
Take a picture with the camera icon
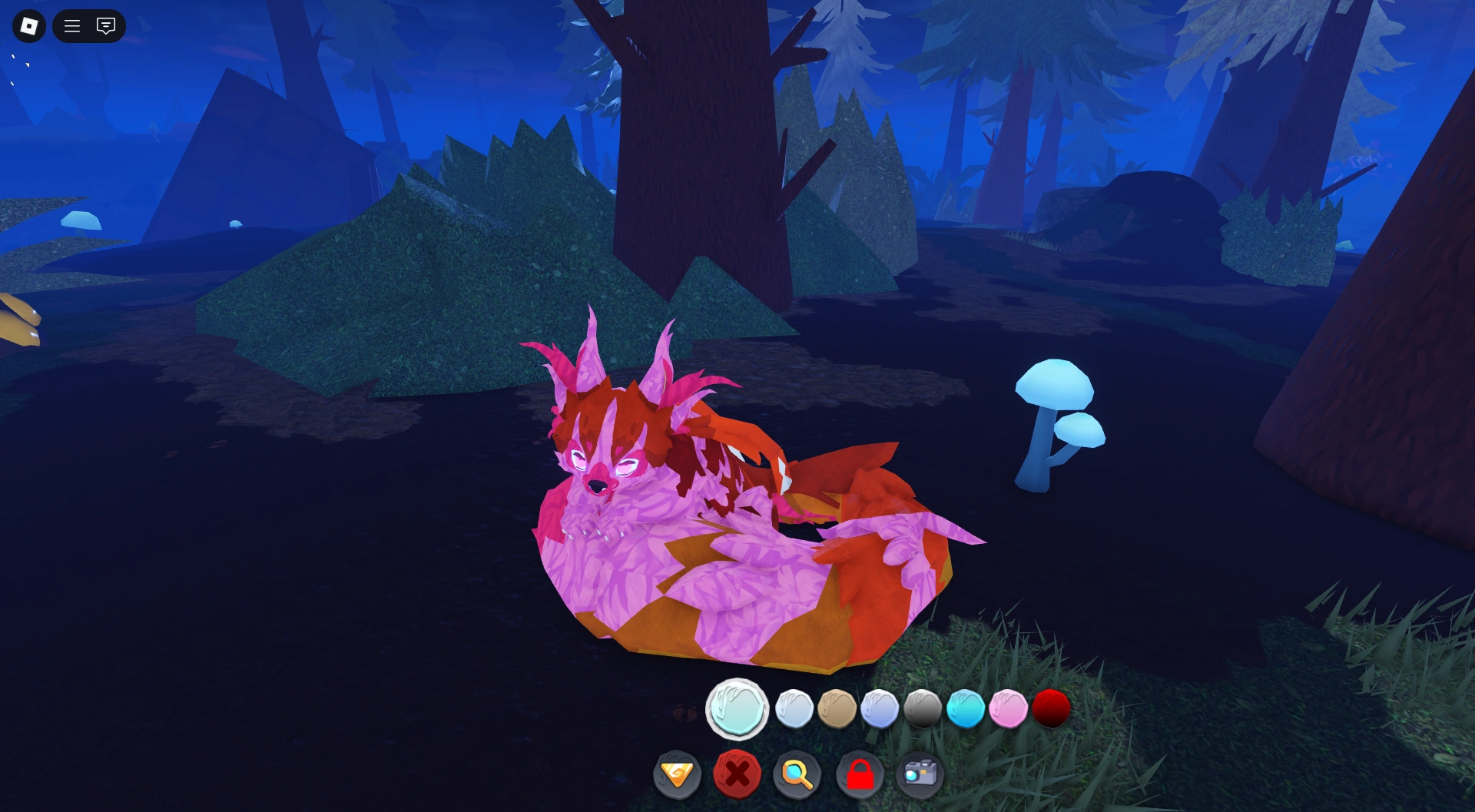coord(919,774)
